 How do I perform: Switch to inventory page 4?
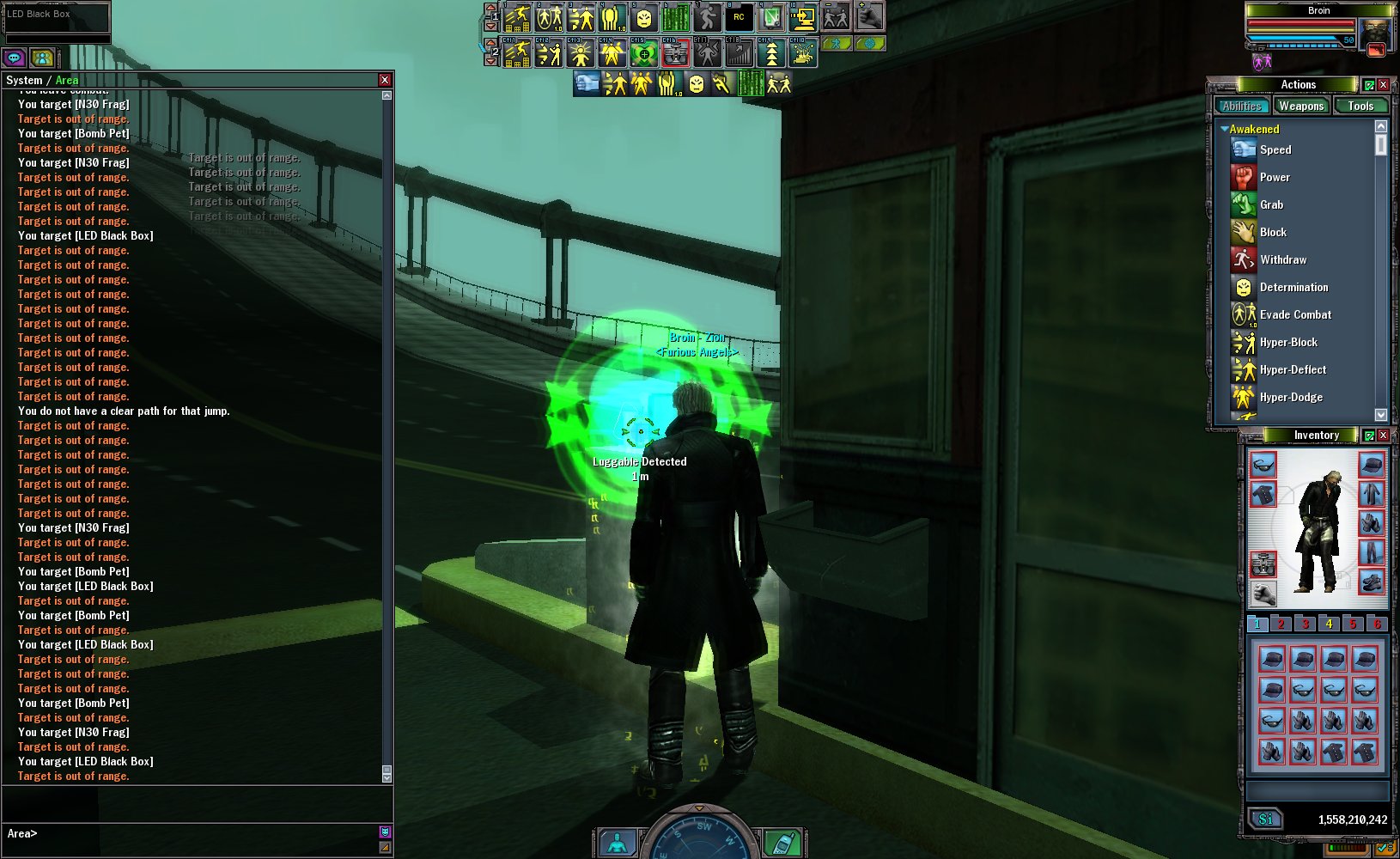[x=1329, y=624]
